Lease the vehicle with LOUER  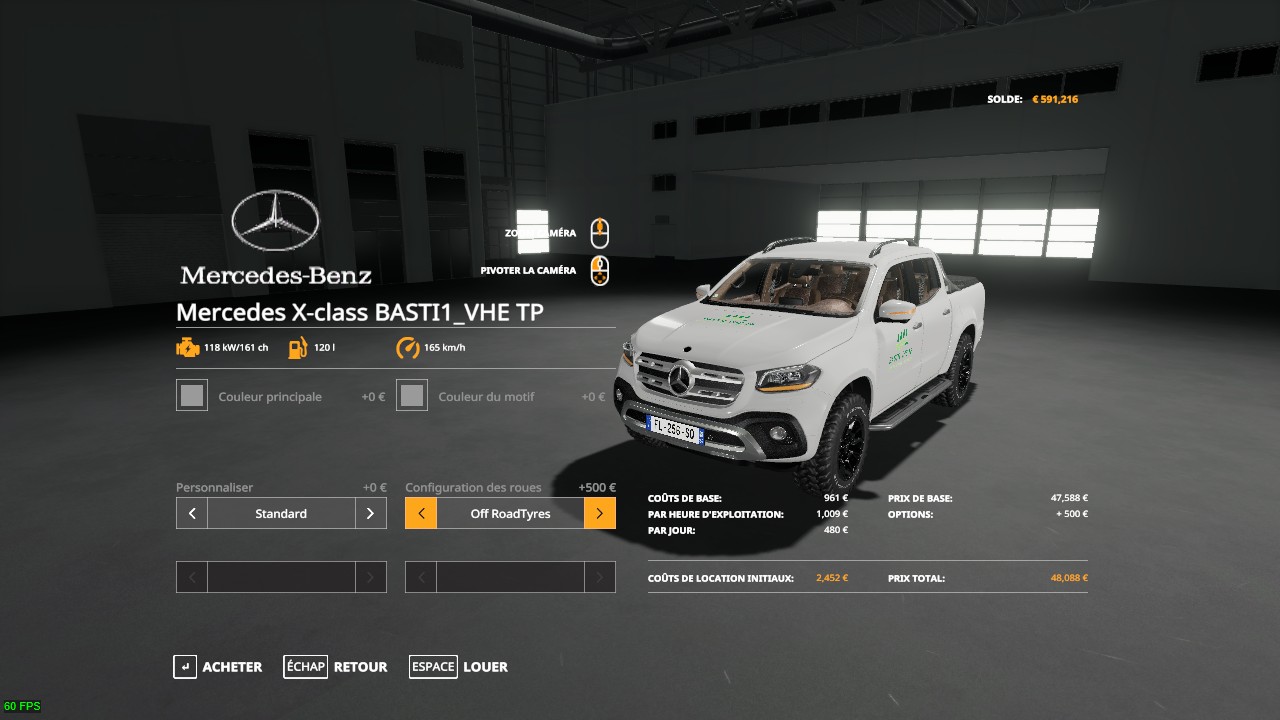(x=459, y=667)
